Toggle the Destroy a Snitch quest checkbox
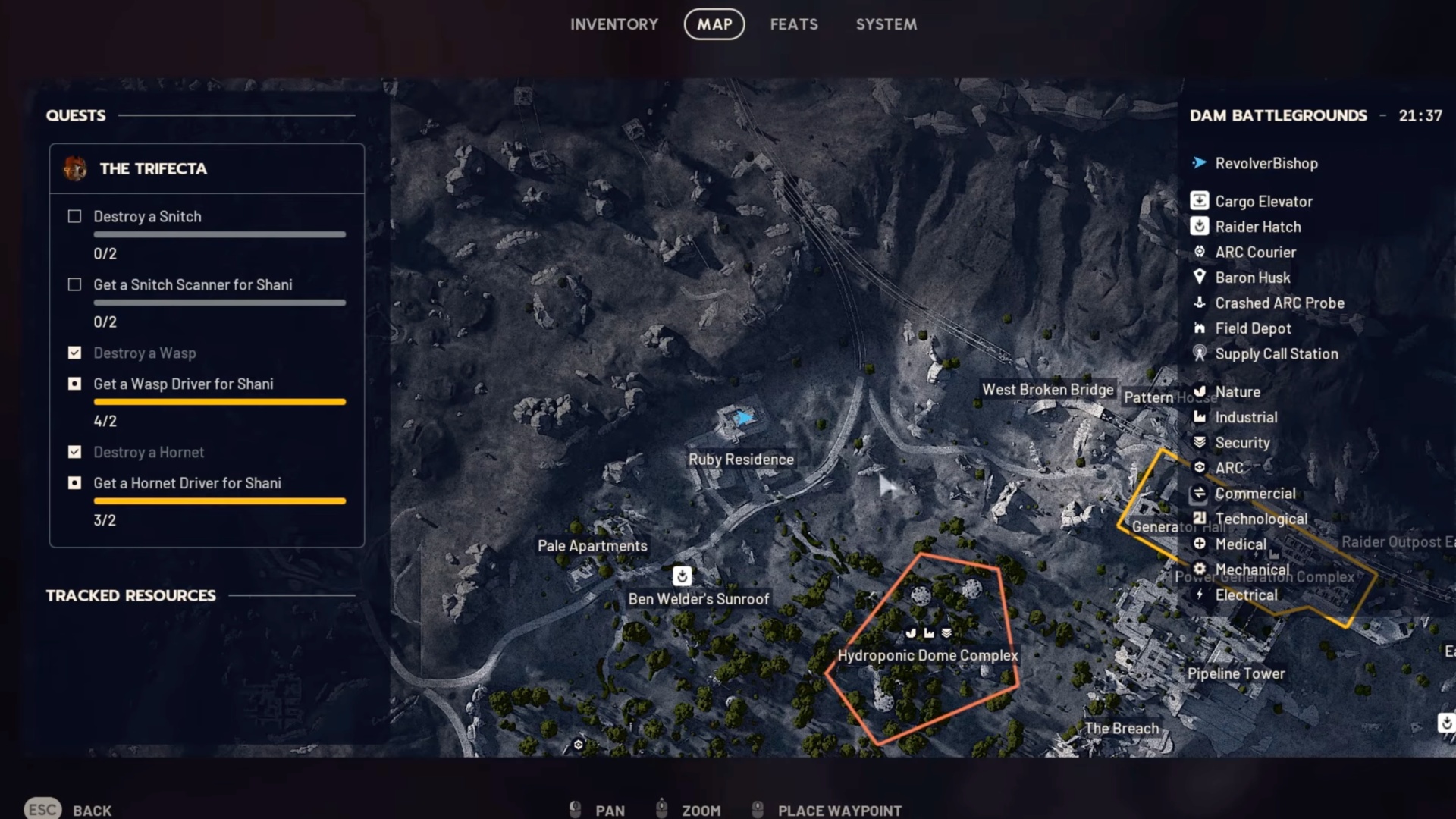 [74, 216]
